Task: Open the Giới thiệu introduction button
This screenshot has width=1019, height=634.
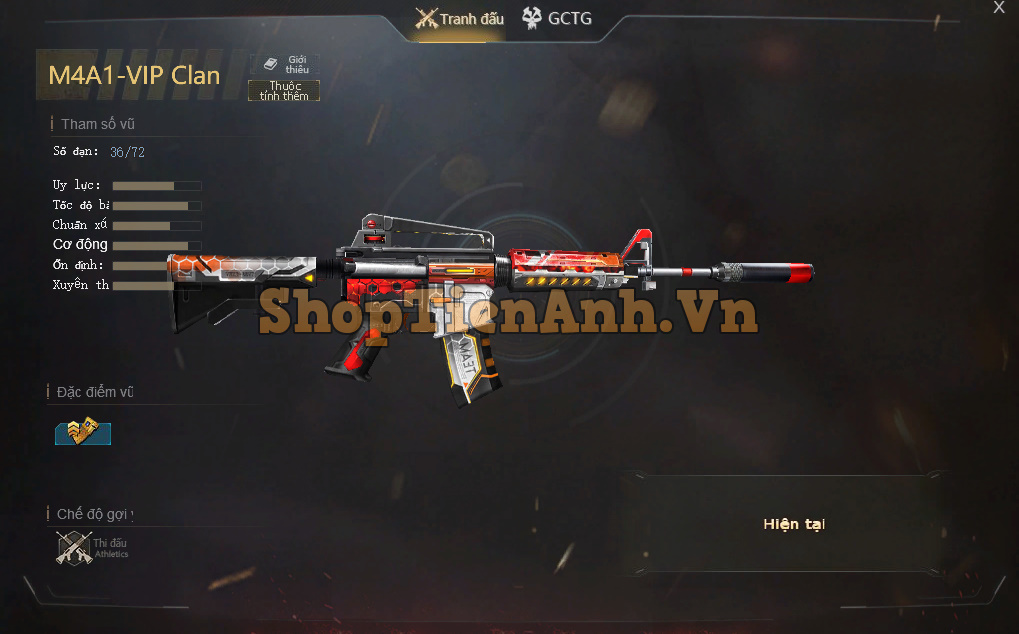Action: click(285, 64)
